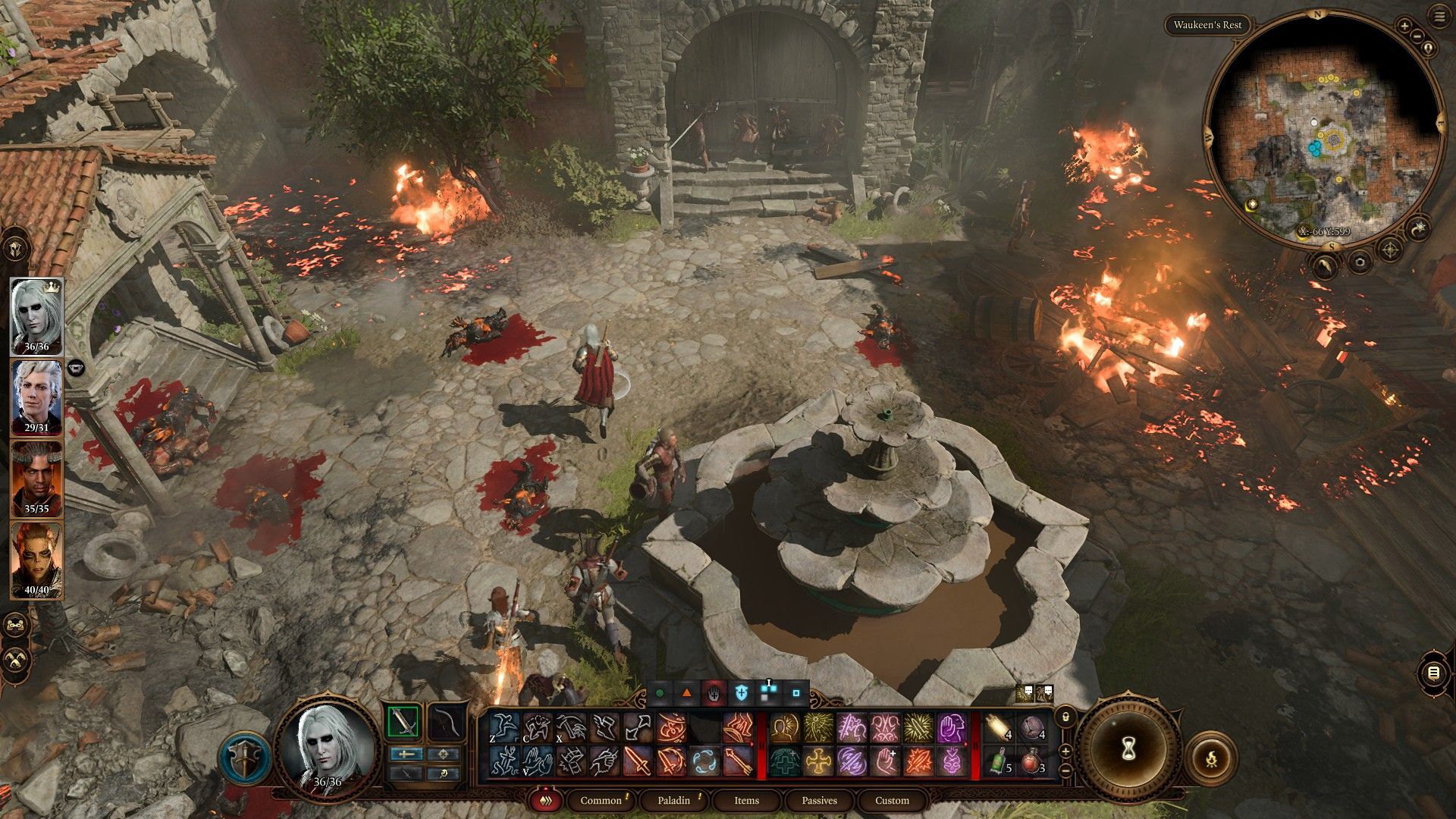
Task: Use the scroll item in hotbar
Action: (x=999, y=730)
